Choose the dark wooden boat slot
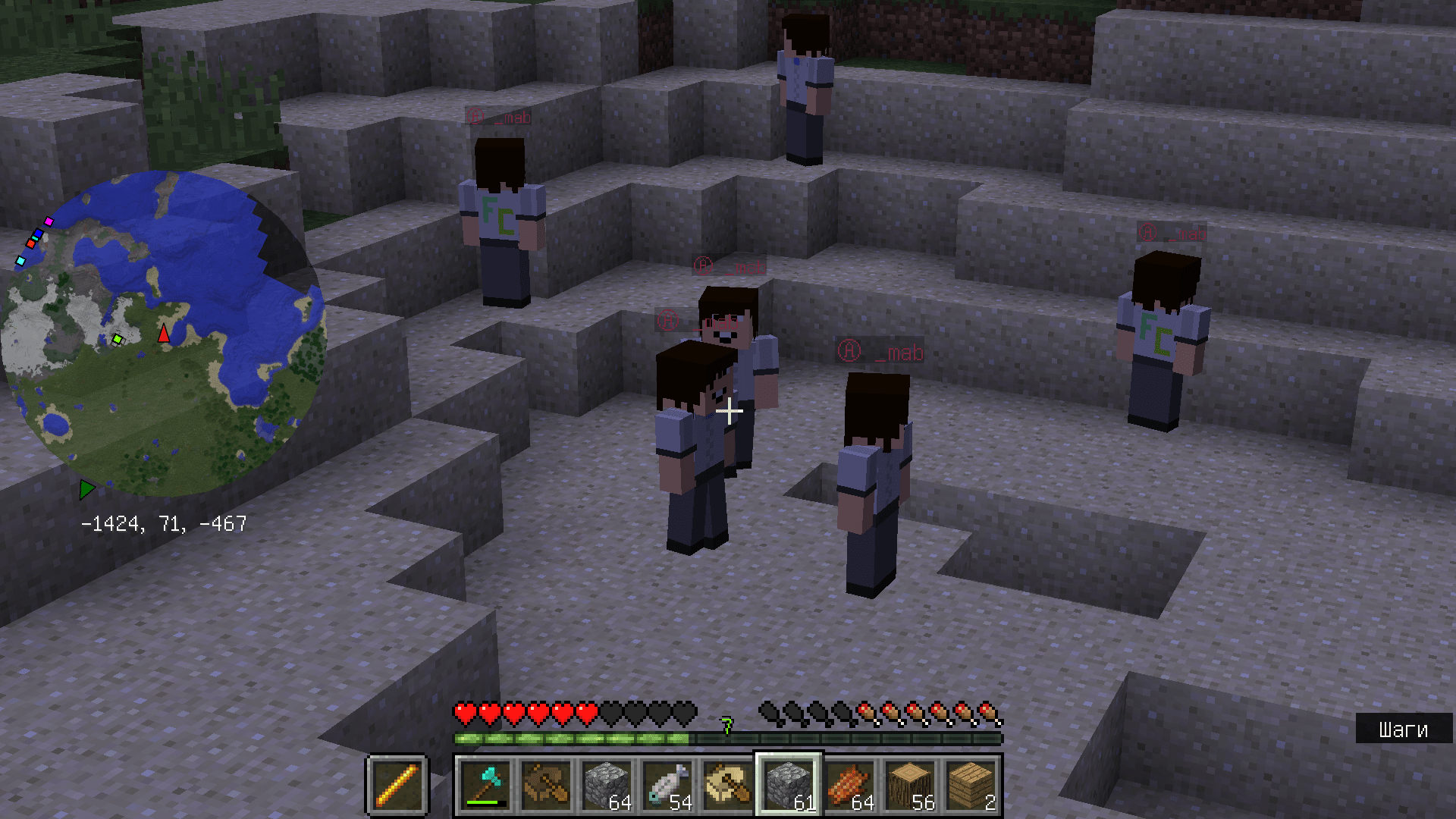 (546, 785)
